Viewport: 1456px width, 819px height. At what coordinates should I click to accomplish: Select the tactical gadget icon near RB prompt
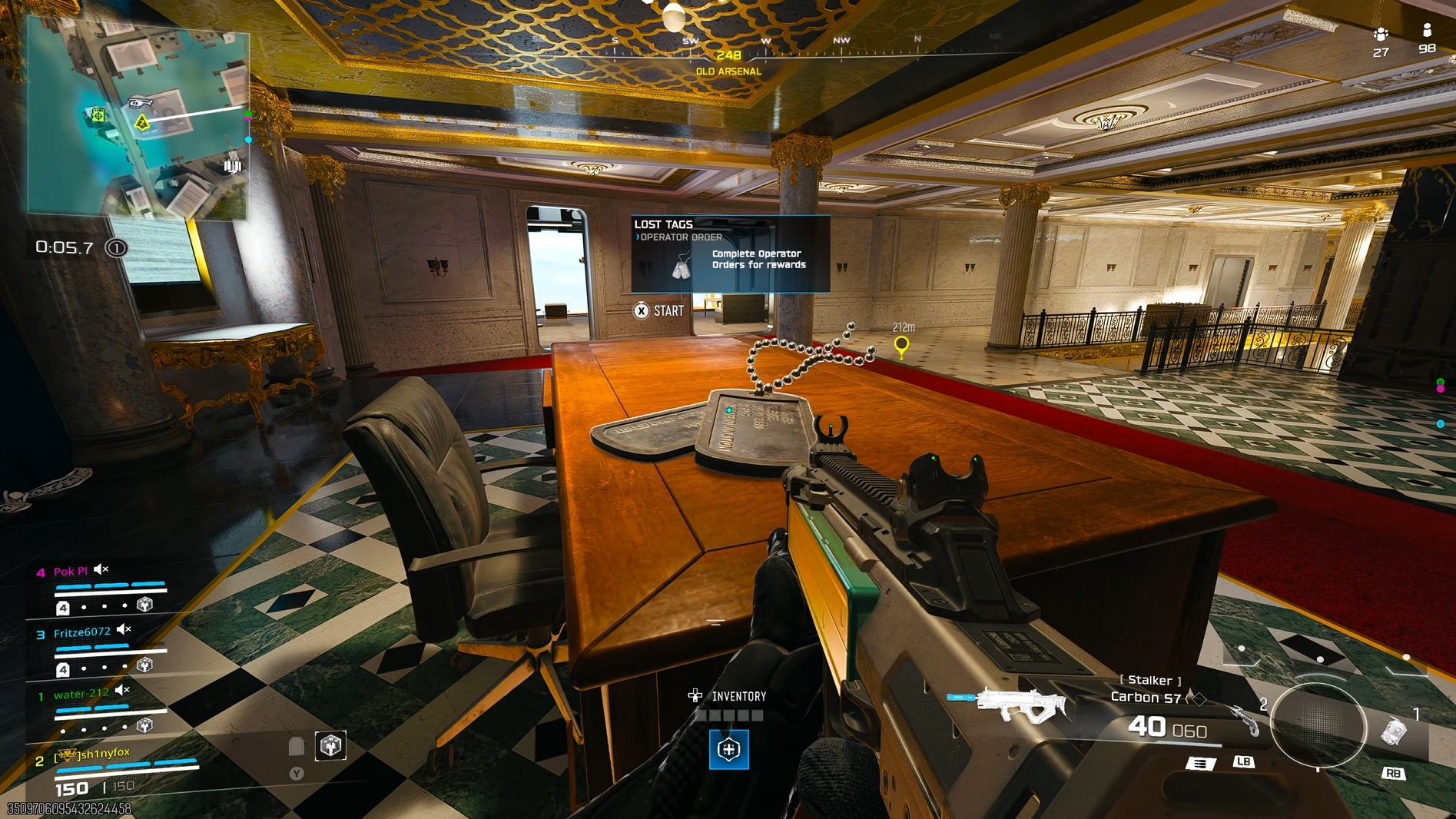(1395, 731)
